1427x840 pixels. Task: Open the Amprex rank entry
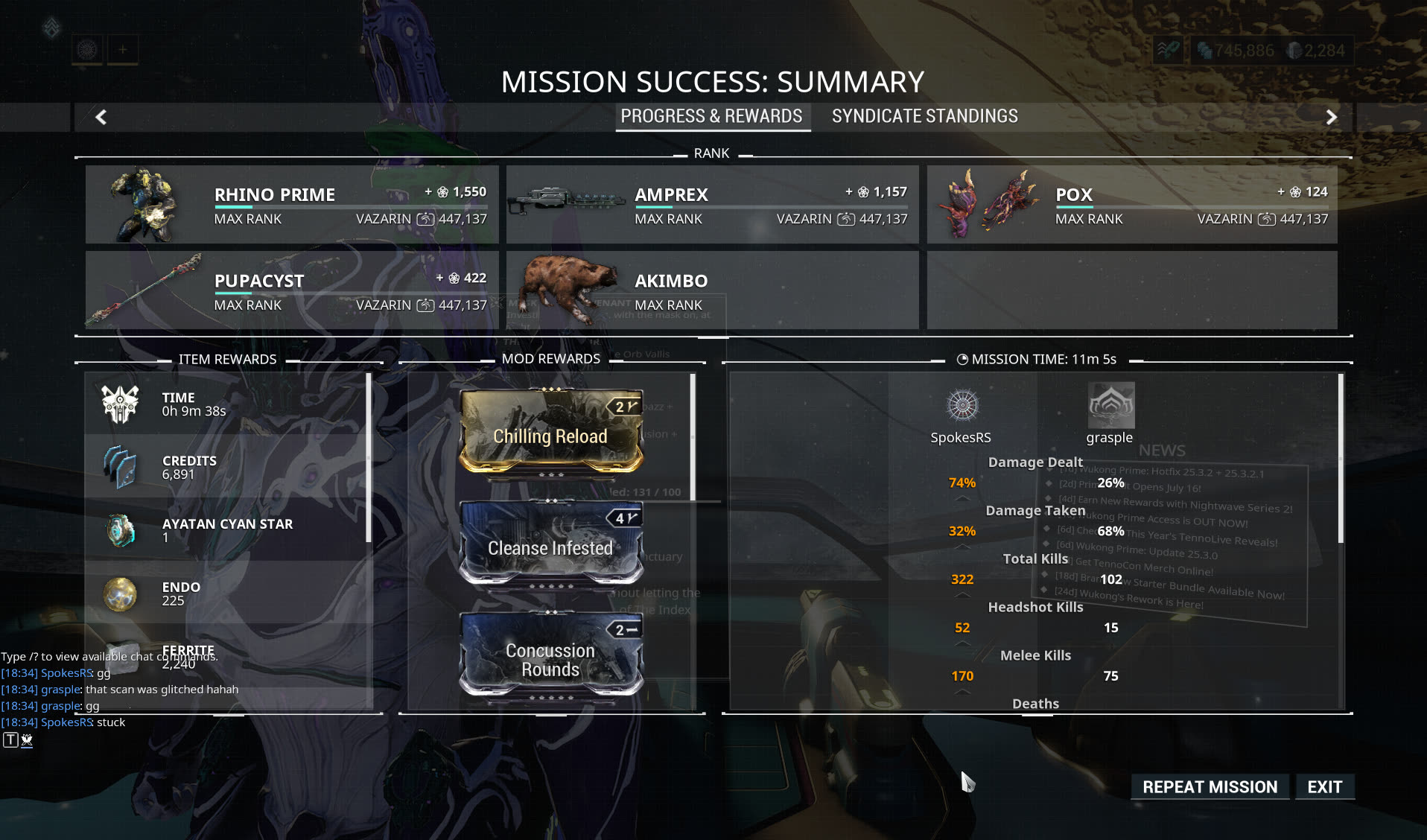[712, 205]
